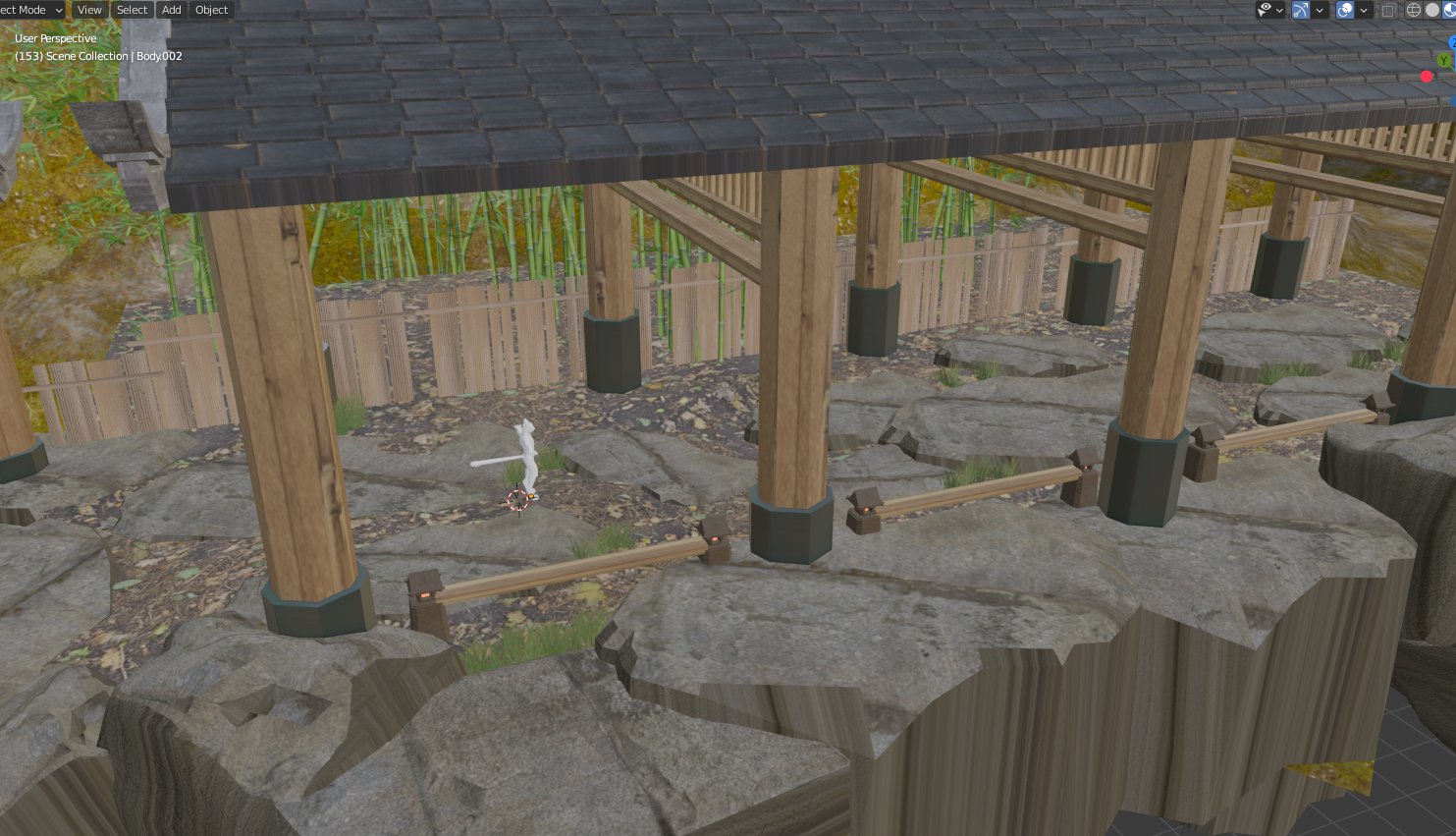Open the Object menu
The width and height of the screenshot is (1456, 836).
[211, 10]
